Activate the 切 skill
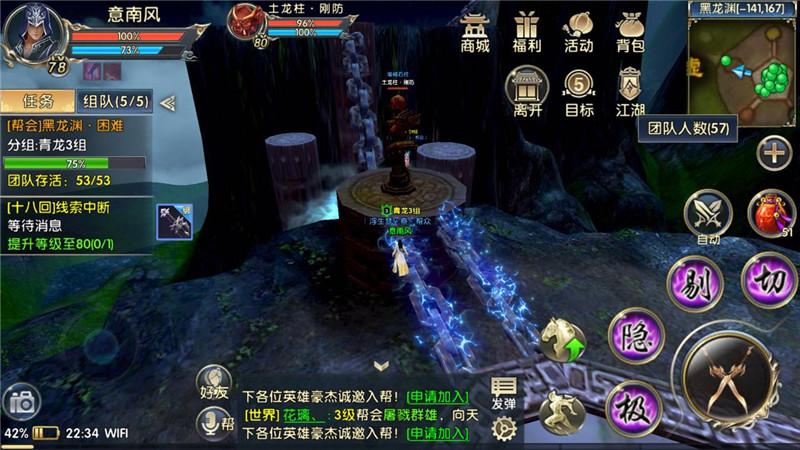This screenshot has height=450, width=800. tap(769, 280)
